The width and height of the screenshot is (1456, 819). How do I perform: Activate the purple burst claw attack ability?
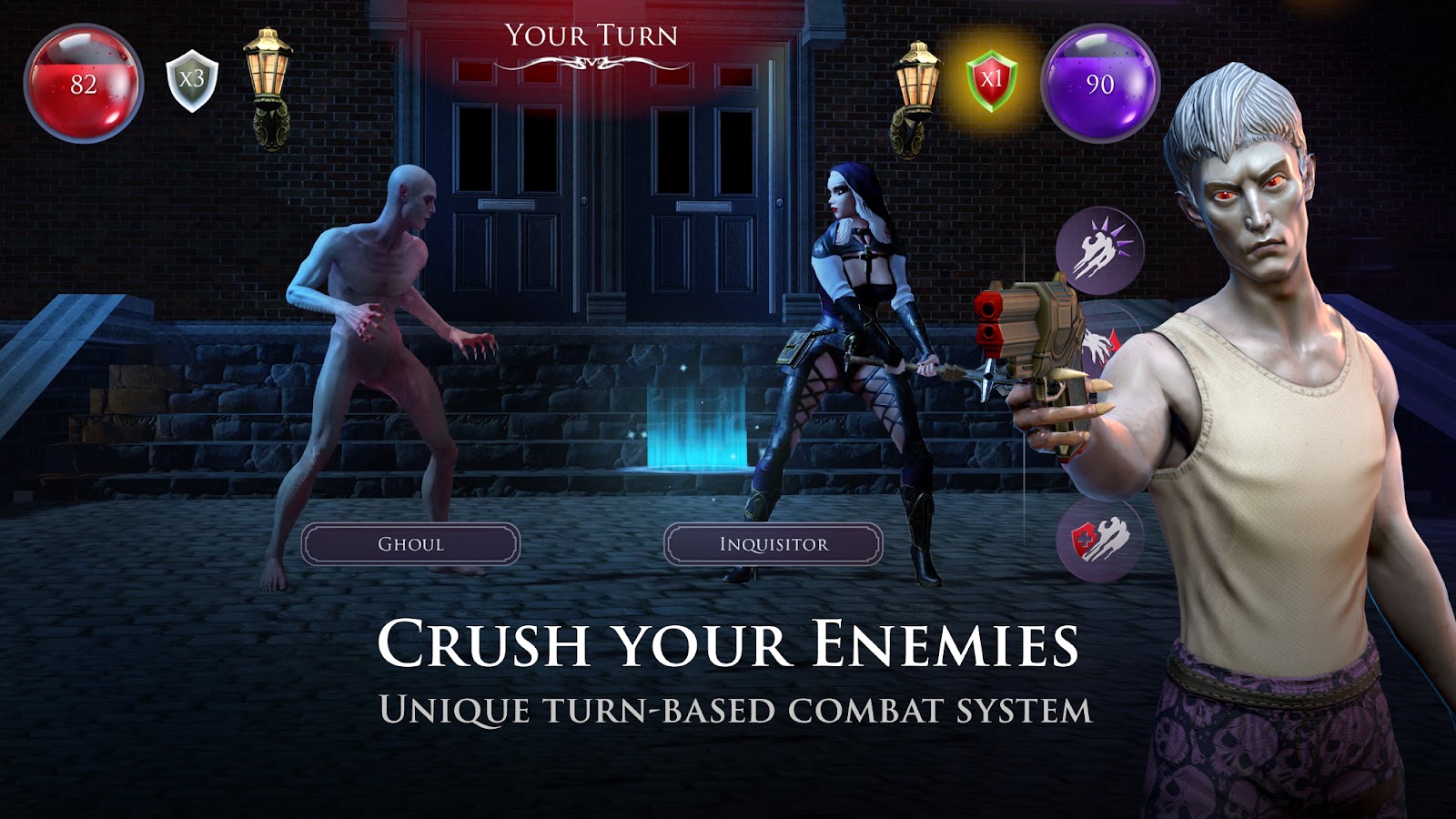pyautogui.click(x=1099, y=248)
